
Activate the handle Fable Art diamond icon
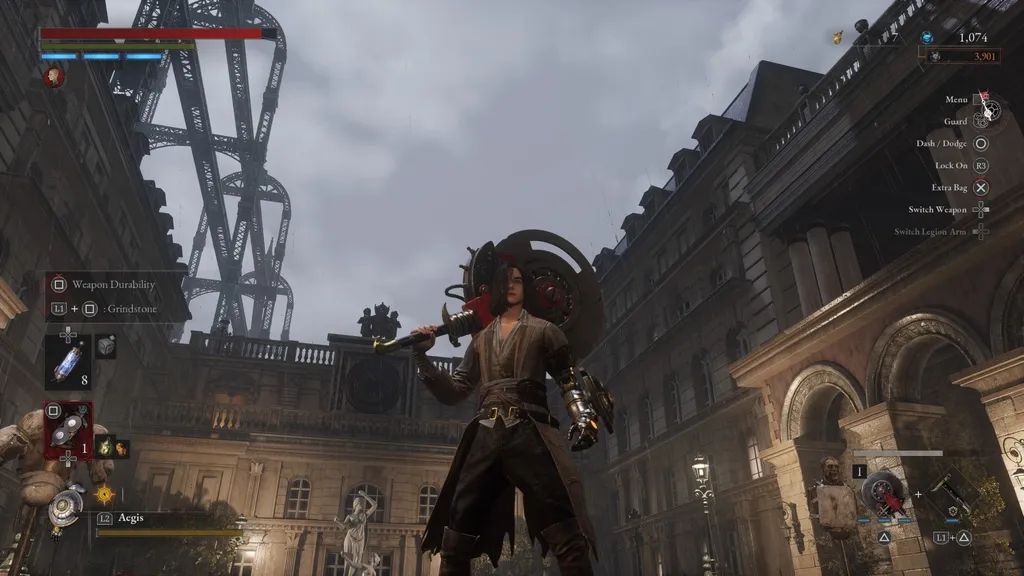point(953,494)
